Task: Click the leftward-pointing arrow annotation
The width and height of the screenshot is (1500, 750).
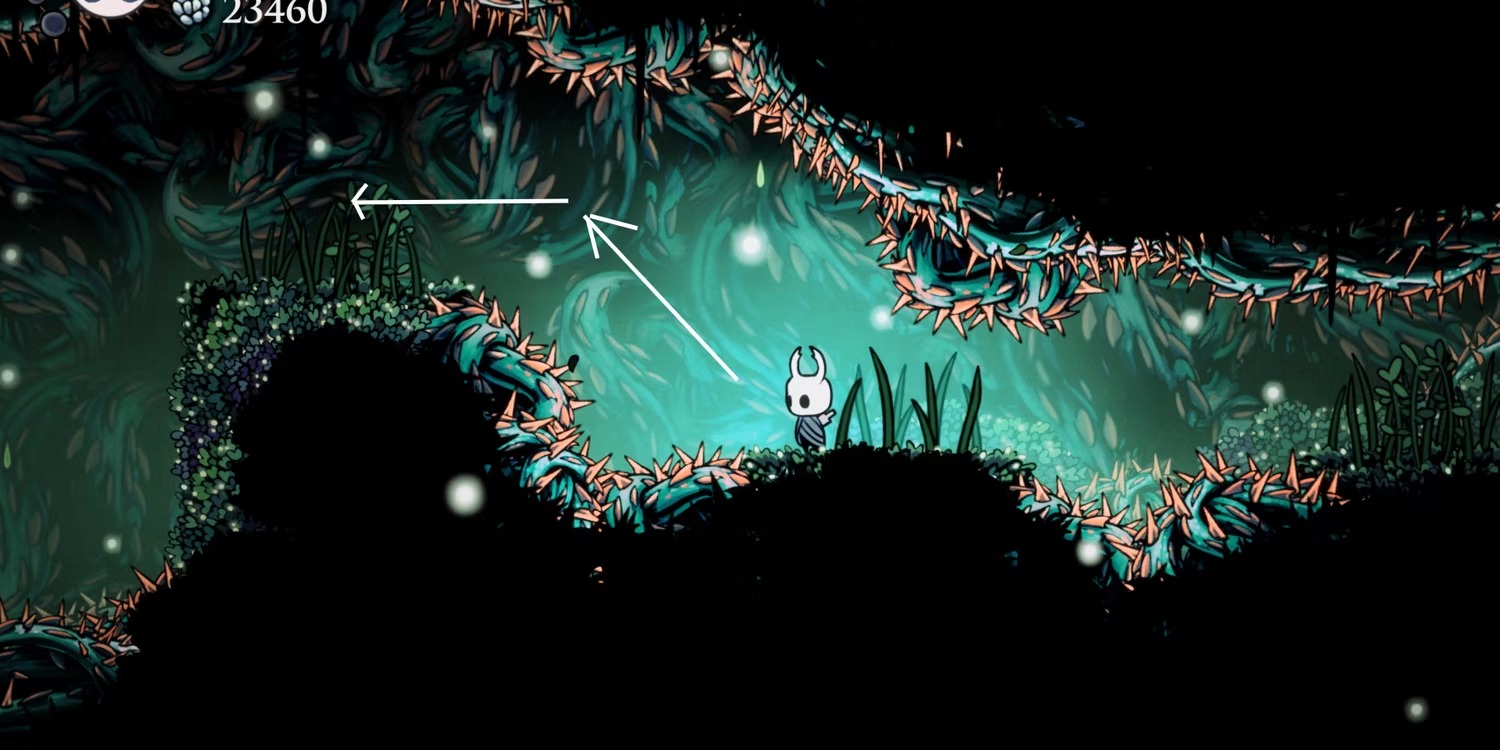Action: 460,200
